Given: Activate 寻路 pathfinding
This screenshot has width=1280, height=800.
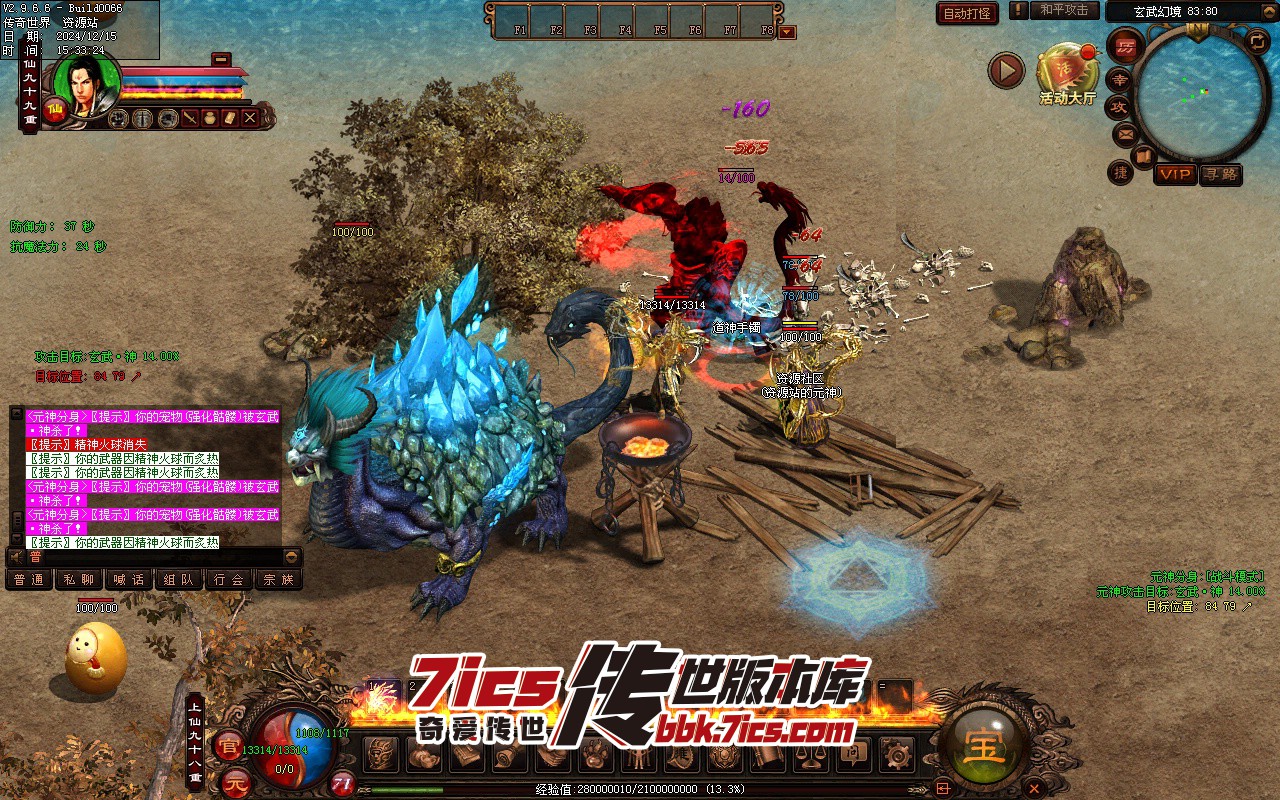Looking at the screenshot, I should coord(1220,174).
